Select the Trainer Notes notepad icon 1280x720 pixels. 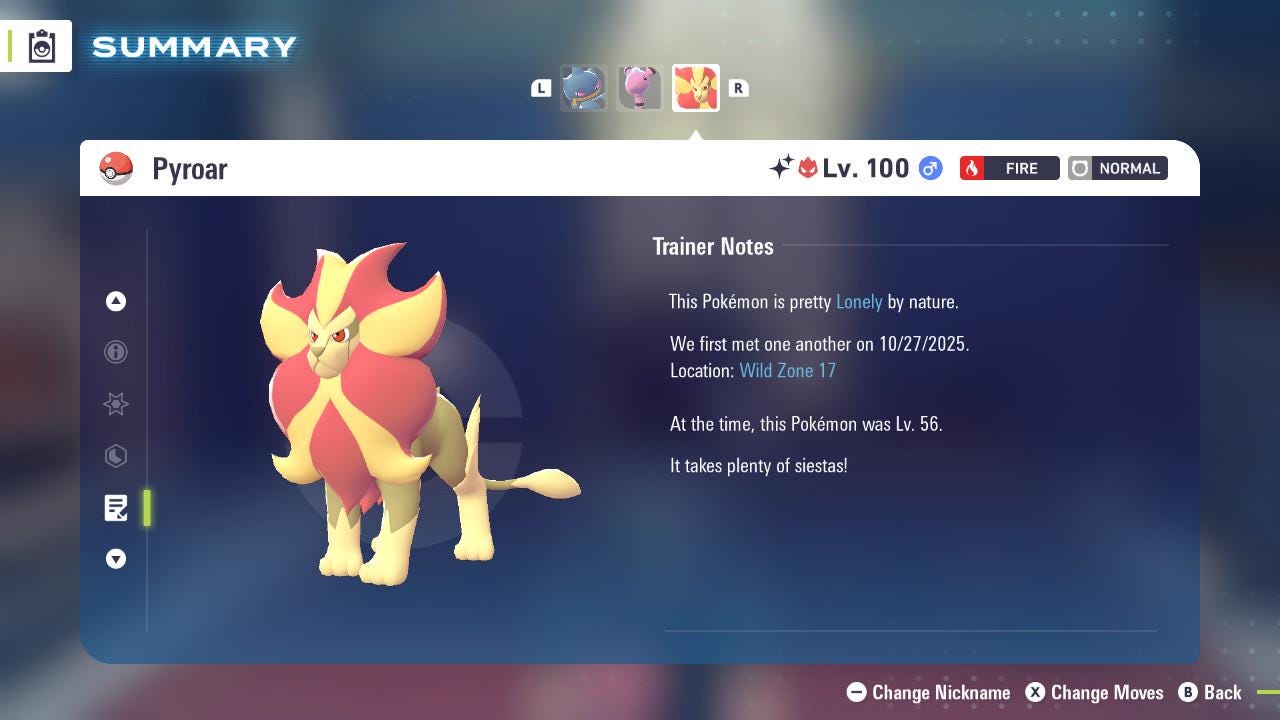[116, 508]
